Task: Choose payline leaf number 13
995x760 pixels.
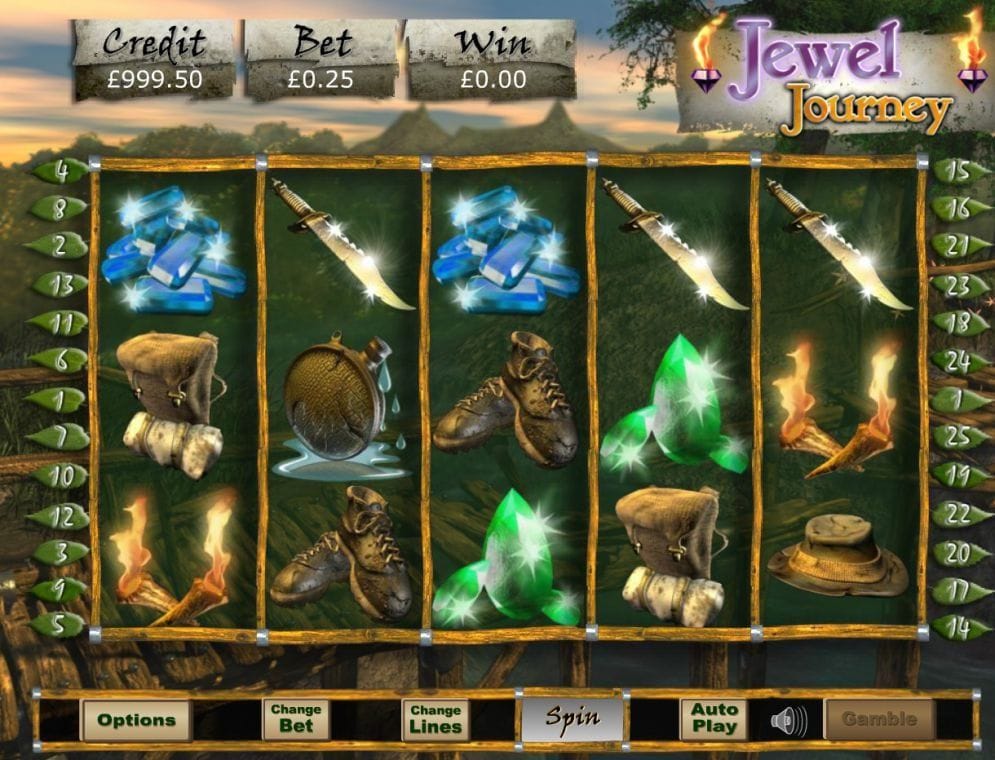Action: coord(60,285)
